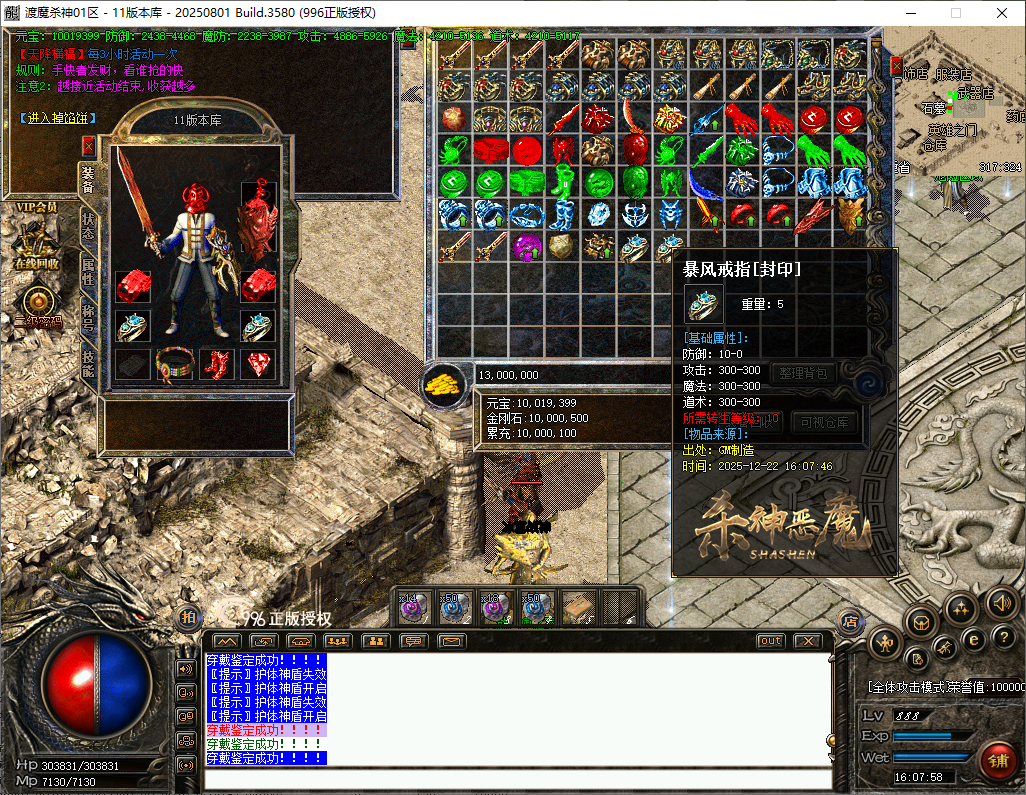This screenshot has height=795, width=1026.
Task: Open the 属性 attributes tab
Action: click(89, 271)
